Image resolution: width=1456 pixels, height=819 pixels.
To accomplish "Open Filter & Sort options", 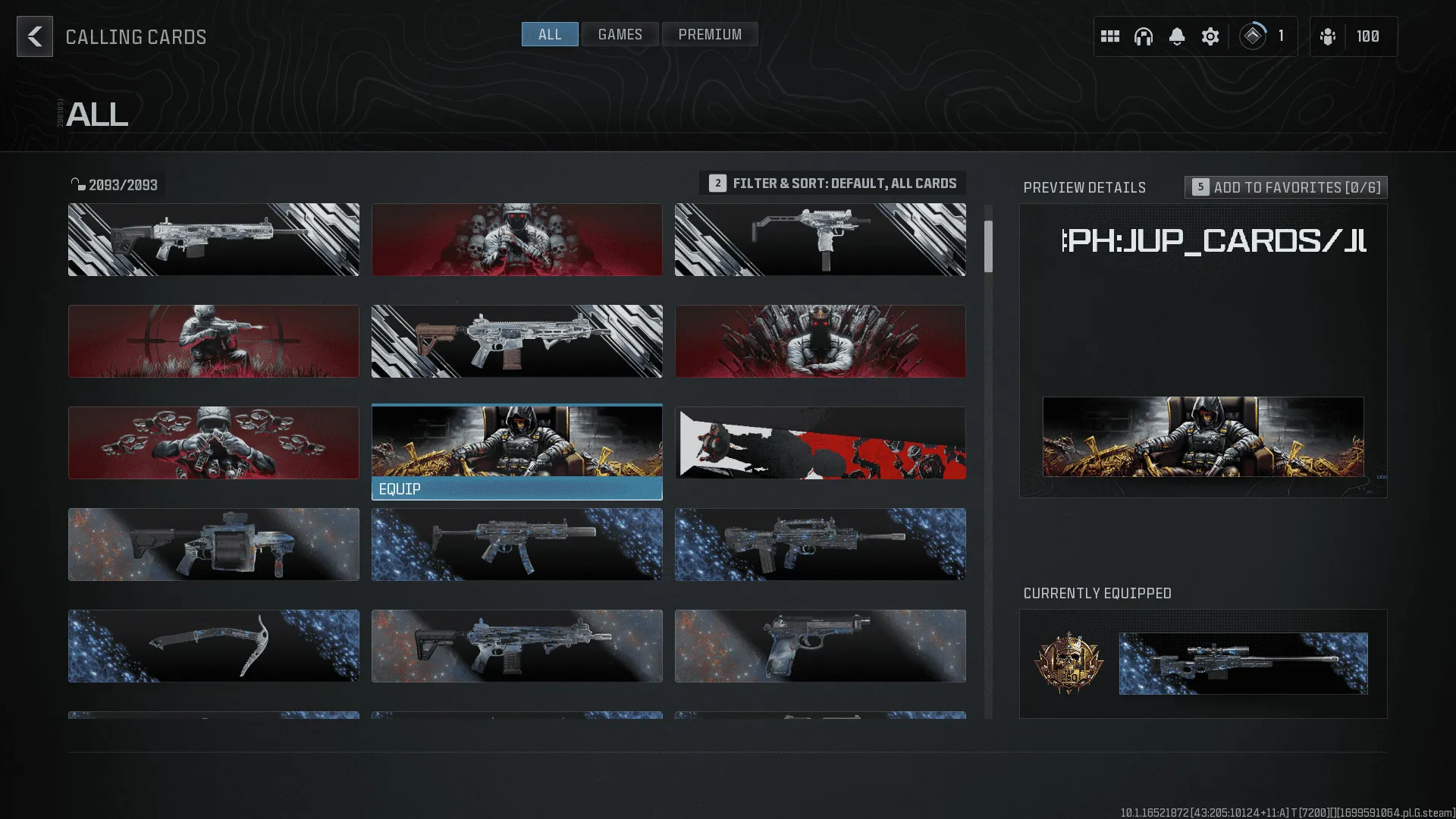I will pyautogui.click(x=833, y=184).
